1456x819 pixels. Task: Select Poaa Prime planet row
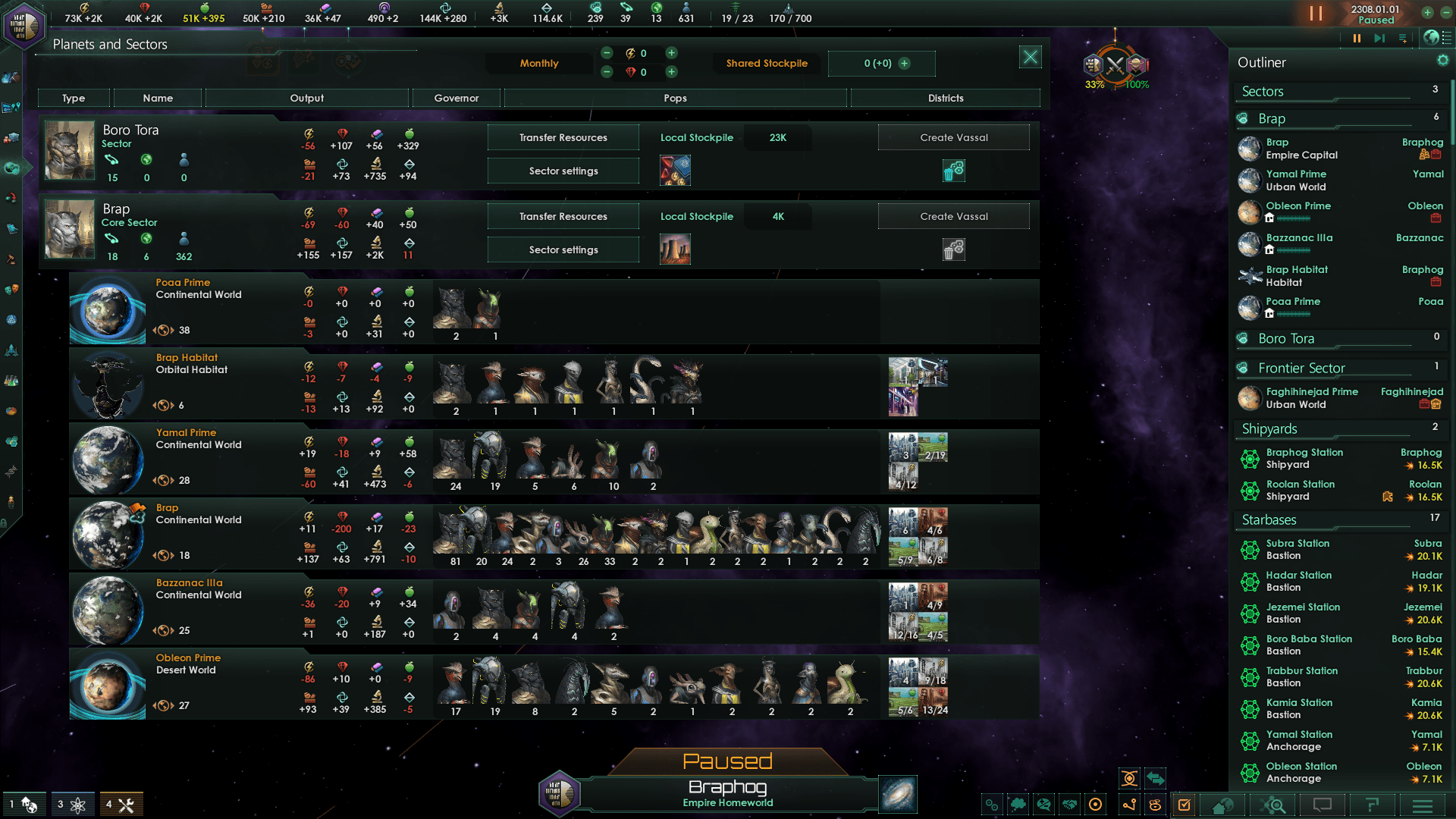(x=183, y=283)
